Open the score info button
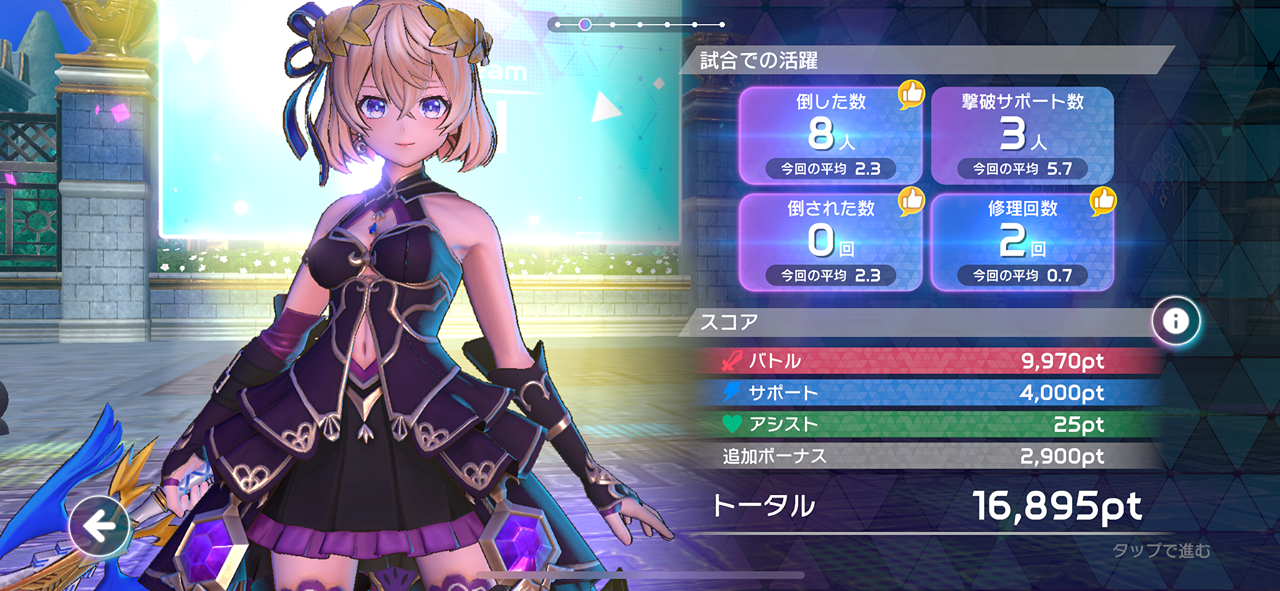The height and width of the screenshot is (591, 1280). (1175, 321)
